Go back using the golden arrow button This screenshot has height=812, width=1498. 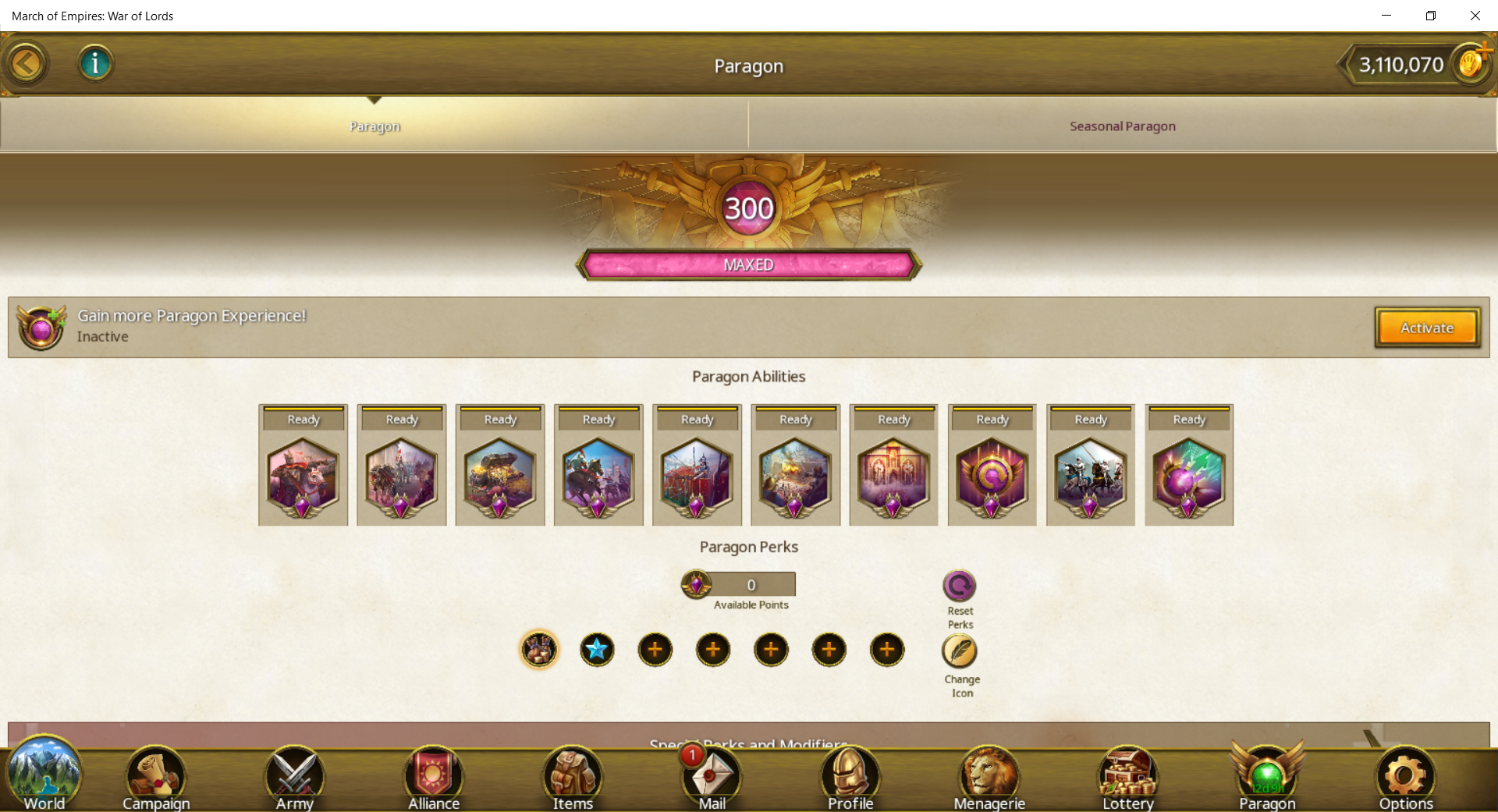[27, 63]
